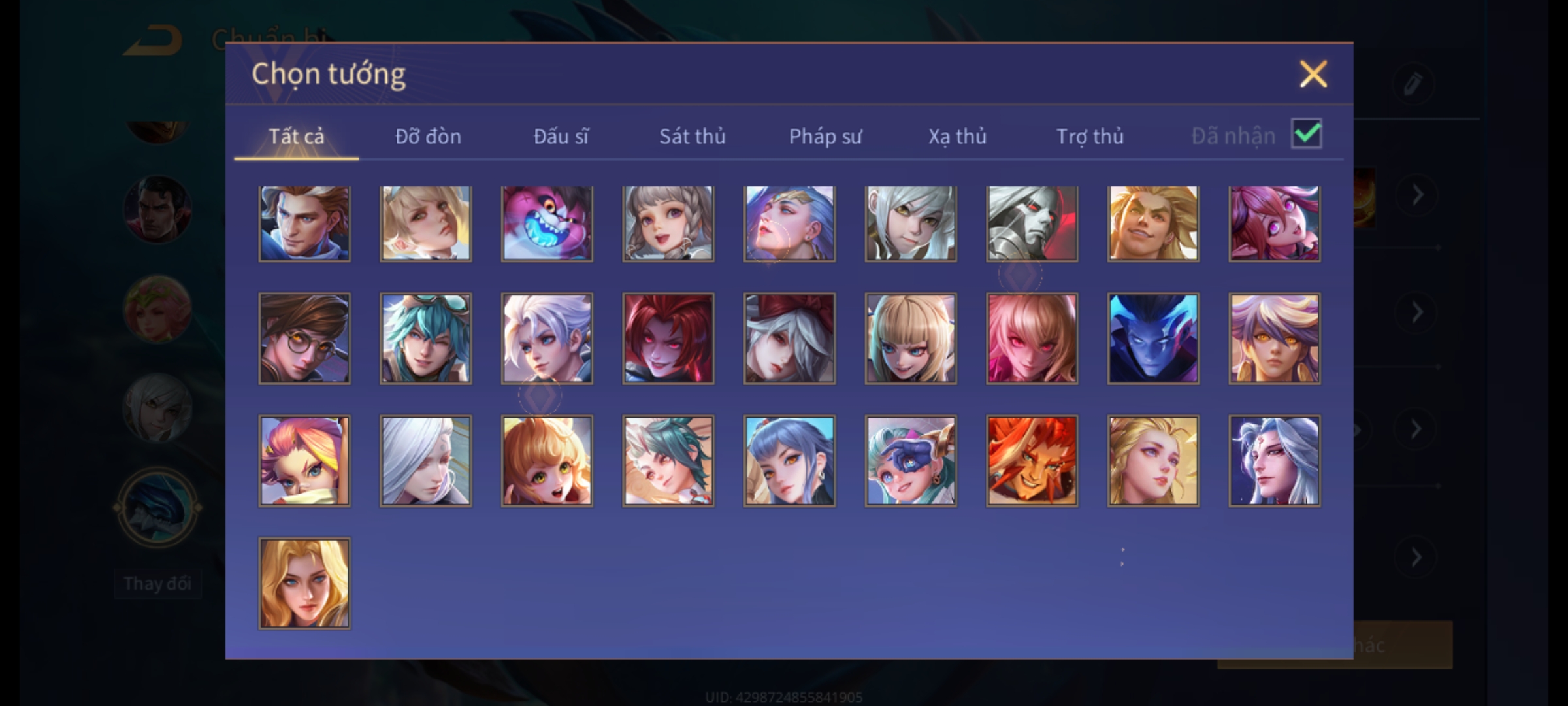1568x706 pixels.
Task: Select the blonde blue-eyed woman in last row
Action: point(304,583)
